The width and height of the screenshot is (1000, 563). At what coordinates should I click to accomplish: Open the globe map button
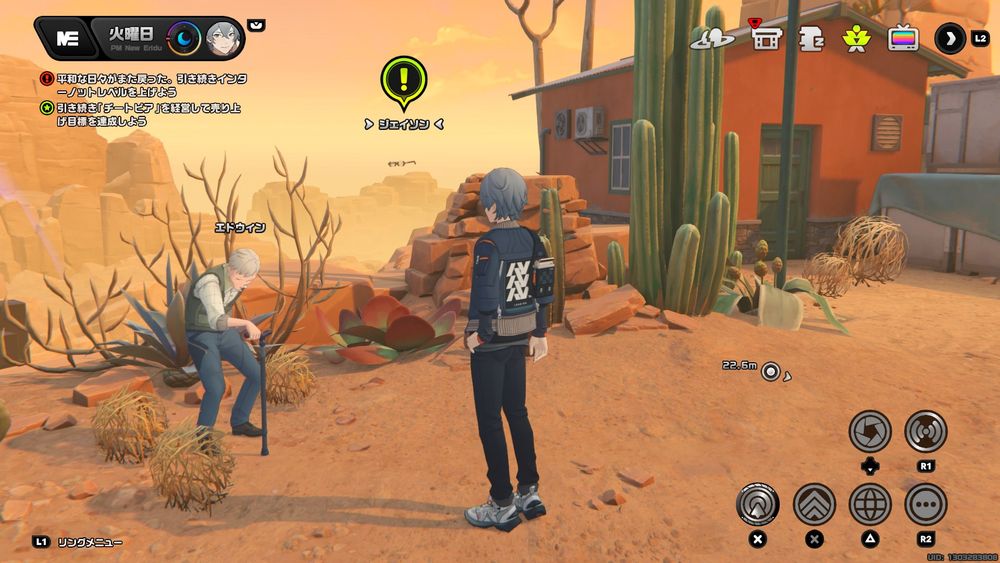[870, 504]
